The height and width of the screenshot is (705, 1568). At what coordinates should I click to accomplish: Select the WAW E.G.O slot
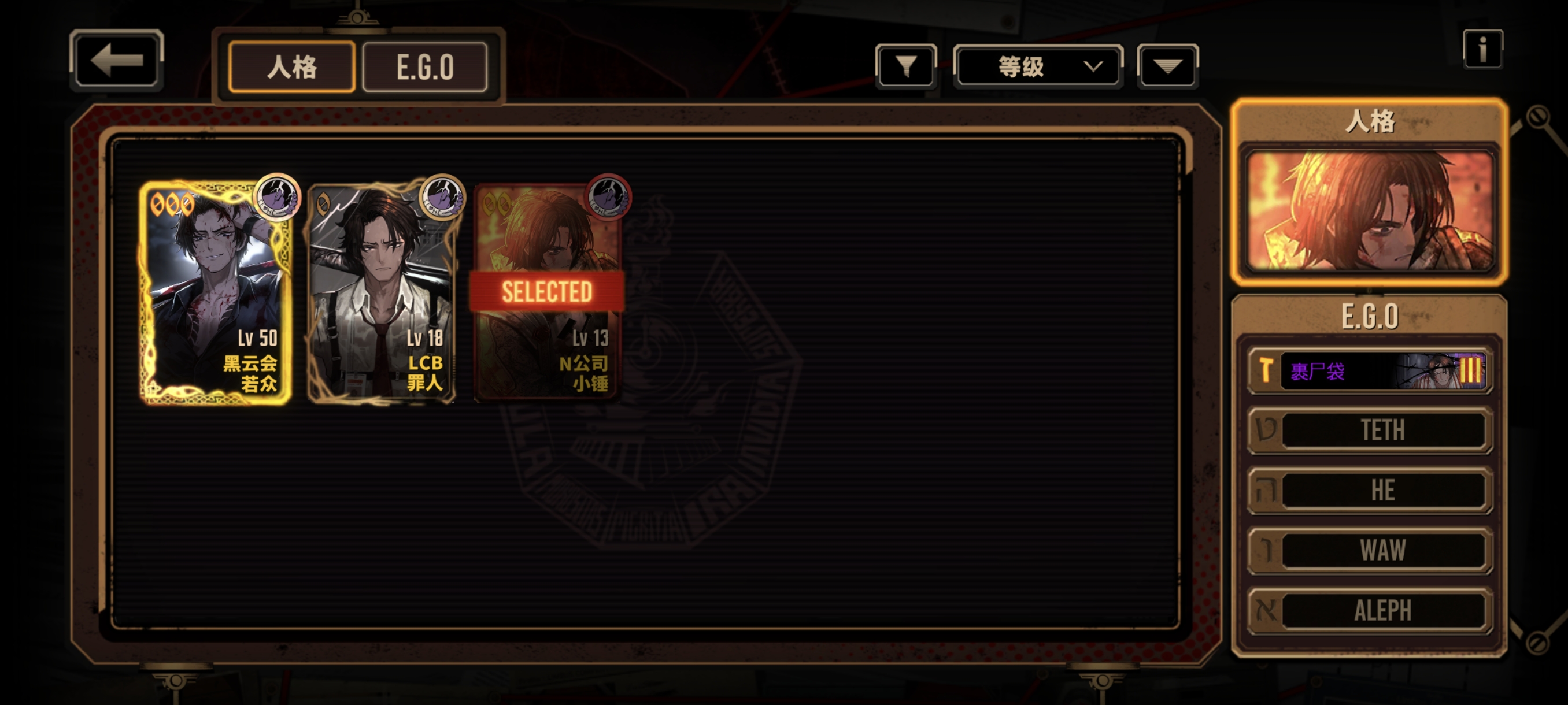click(1370, 550)
